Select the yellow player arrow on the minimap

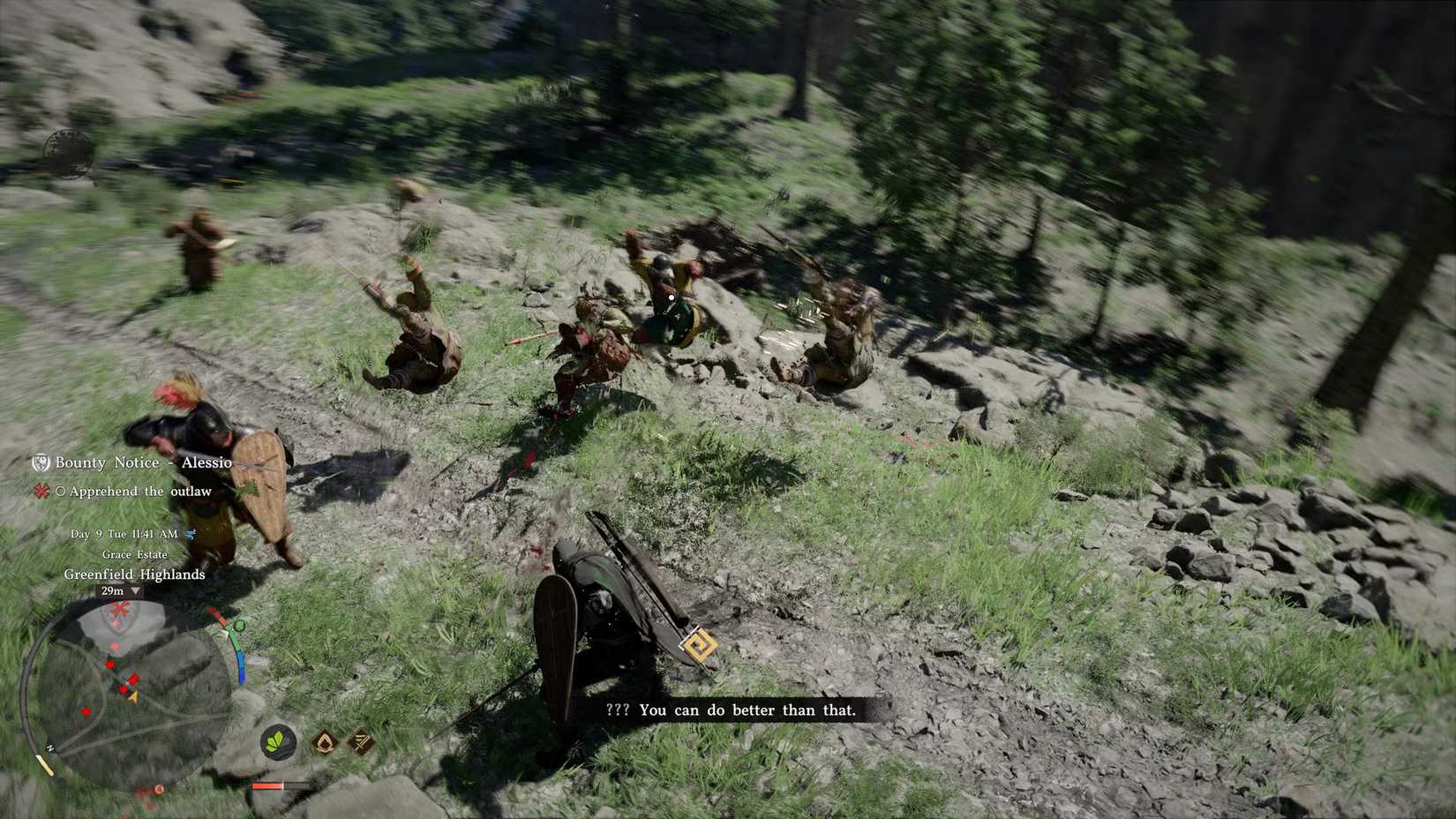[132, 696]
